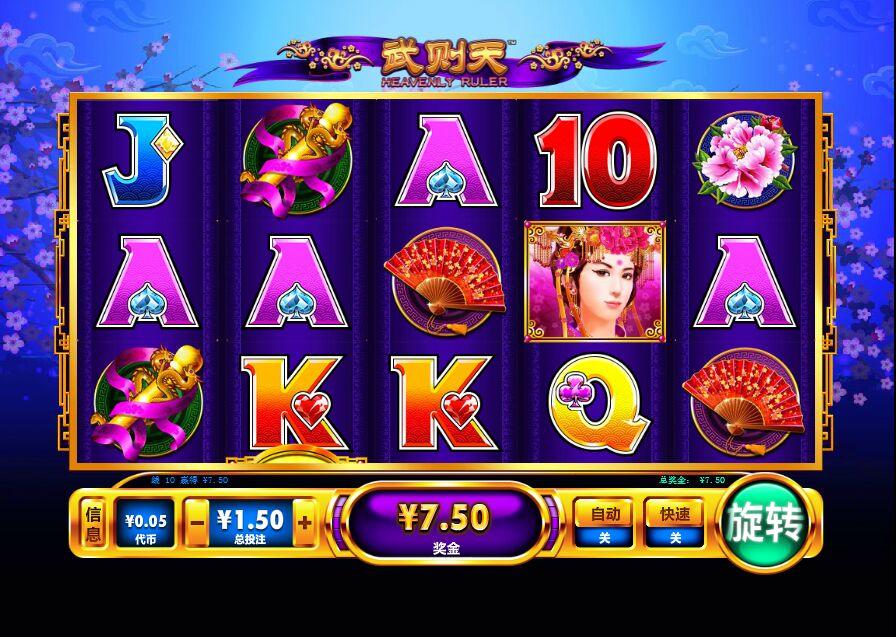Decrease total bet with the minus button
Viewport: 896px width, 637px height.
click(x=198, y=523)
